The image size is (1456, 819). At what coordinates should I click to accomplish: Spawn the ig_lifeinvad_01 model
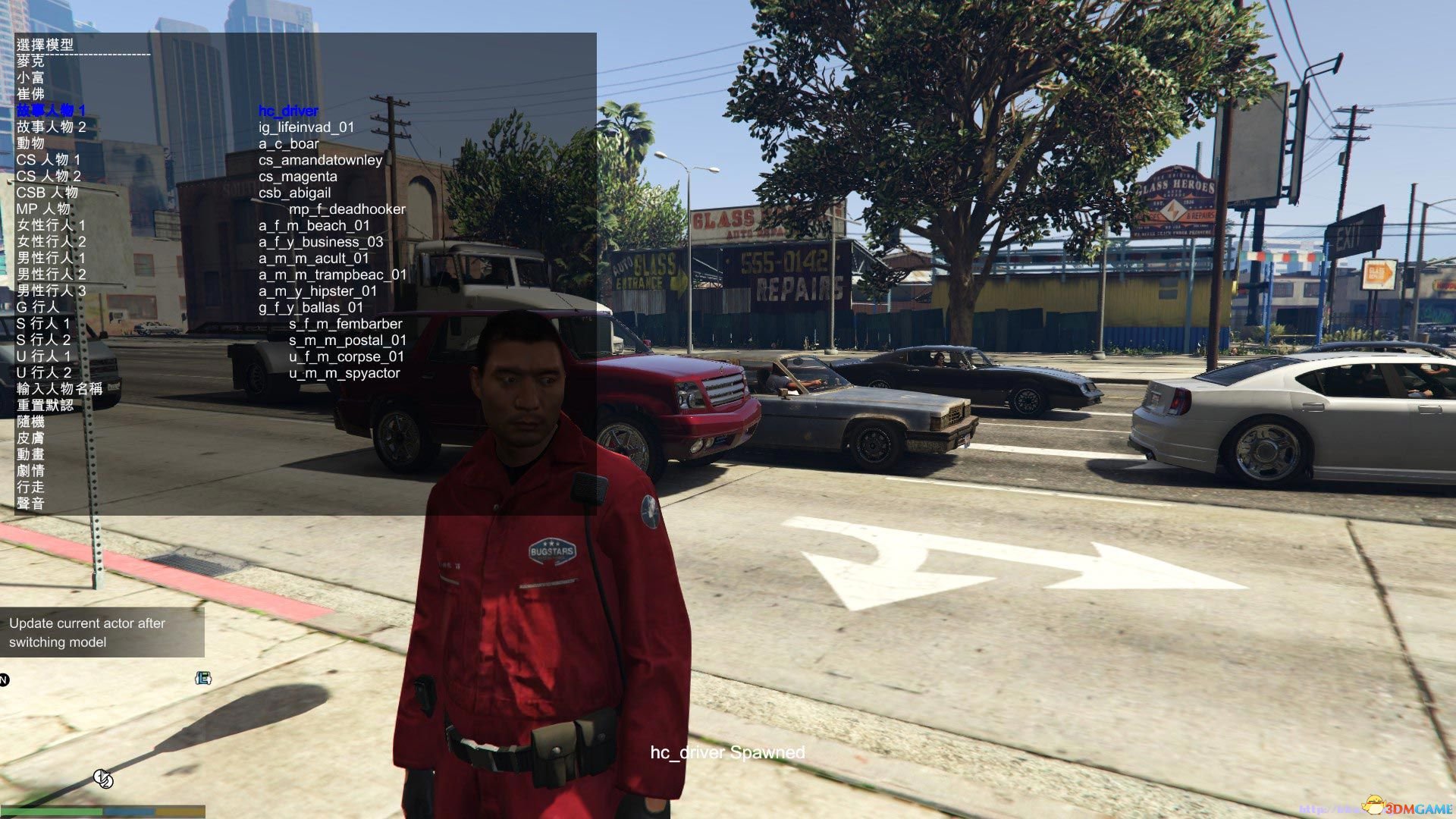[306, 127]
